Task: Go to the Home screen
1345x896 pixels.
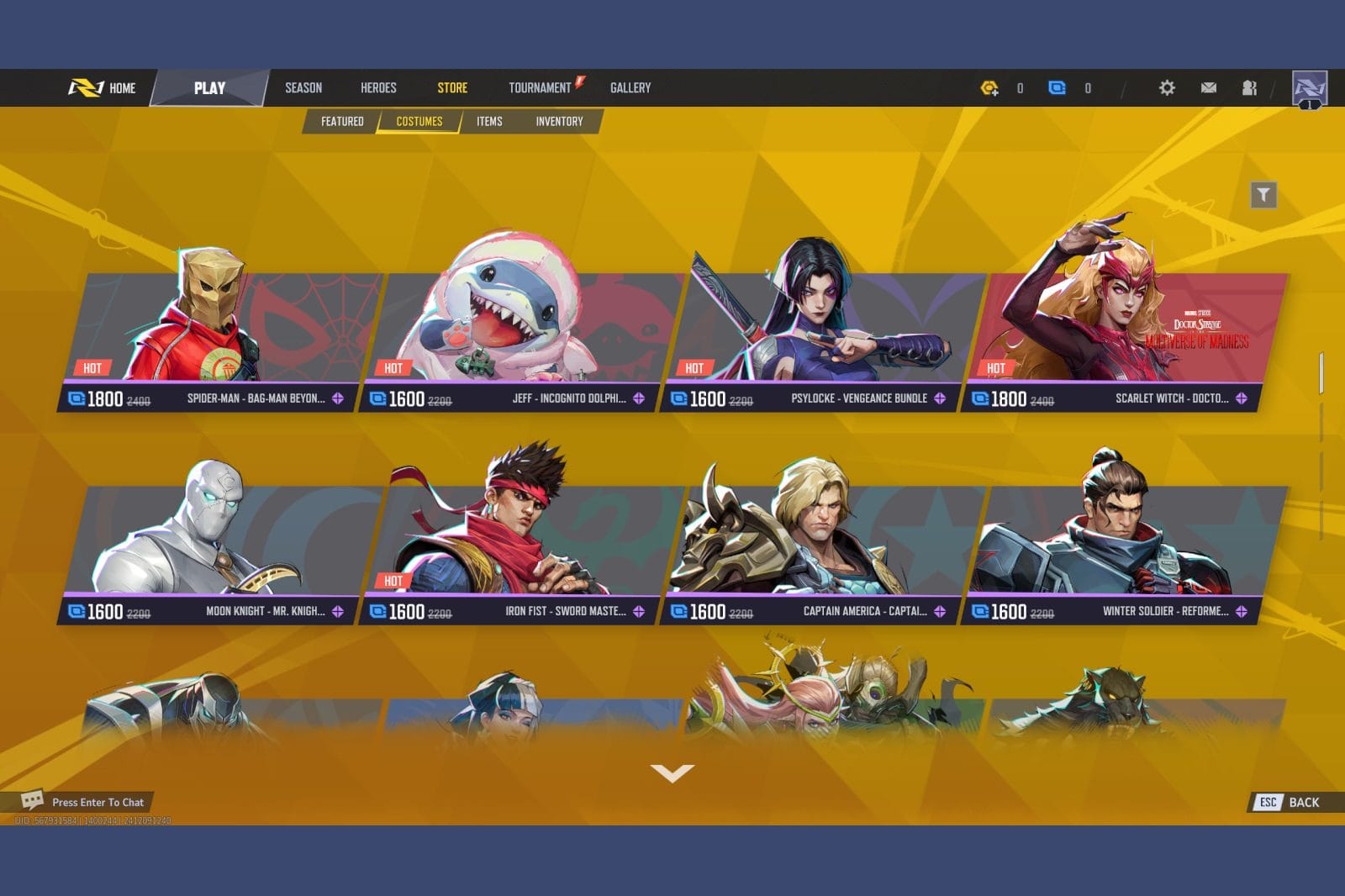Action: (103, 87)
